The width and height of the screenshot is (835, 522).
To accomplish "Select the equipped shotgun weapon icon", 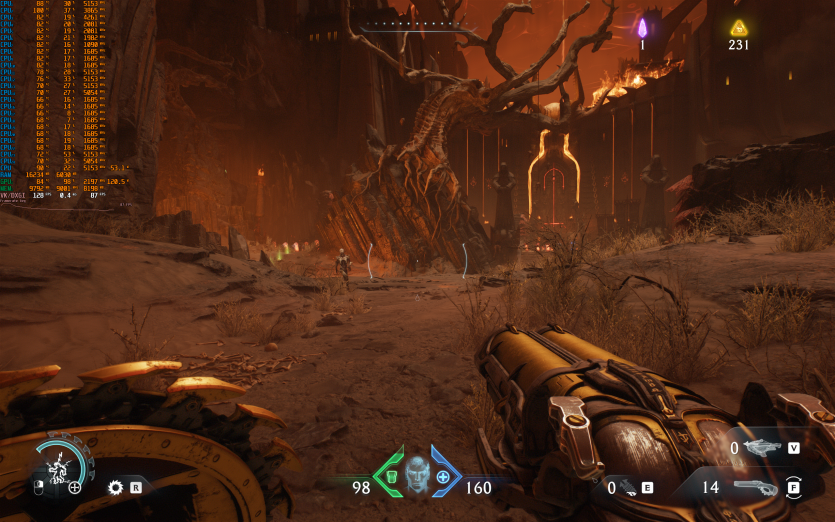I will click(756, 487).
